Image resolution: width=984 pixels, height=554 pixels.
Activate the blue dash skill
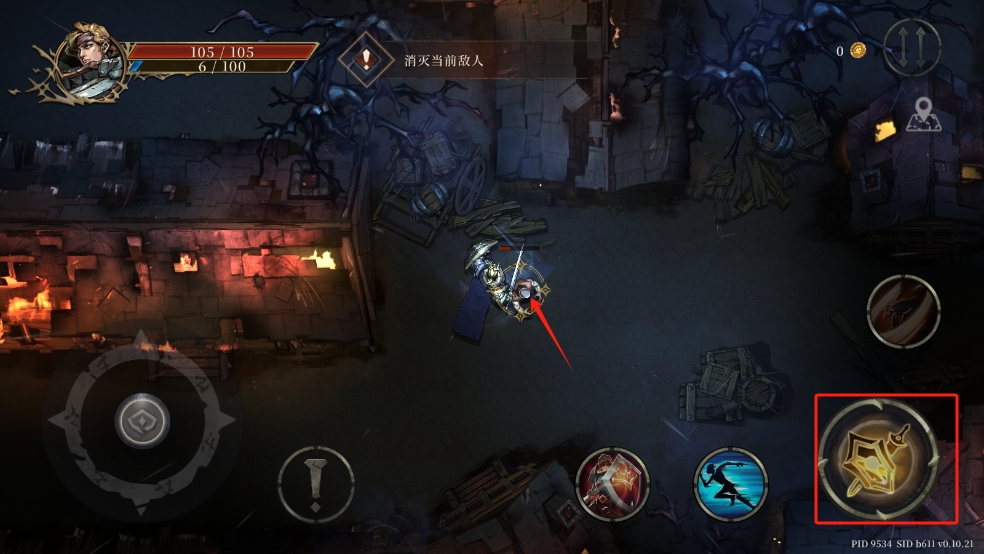tap(730, 484)
